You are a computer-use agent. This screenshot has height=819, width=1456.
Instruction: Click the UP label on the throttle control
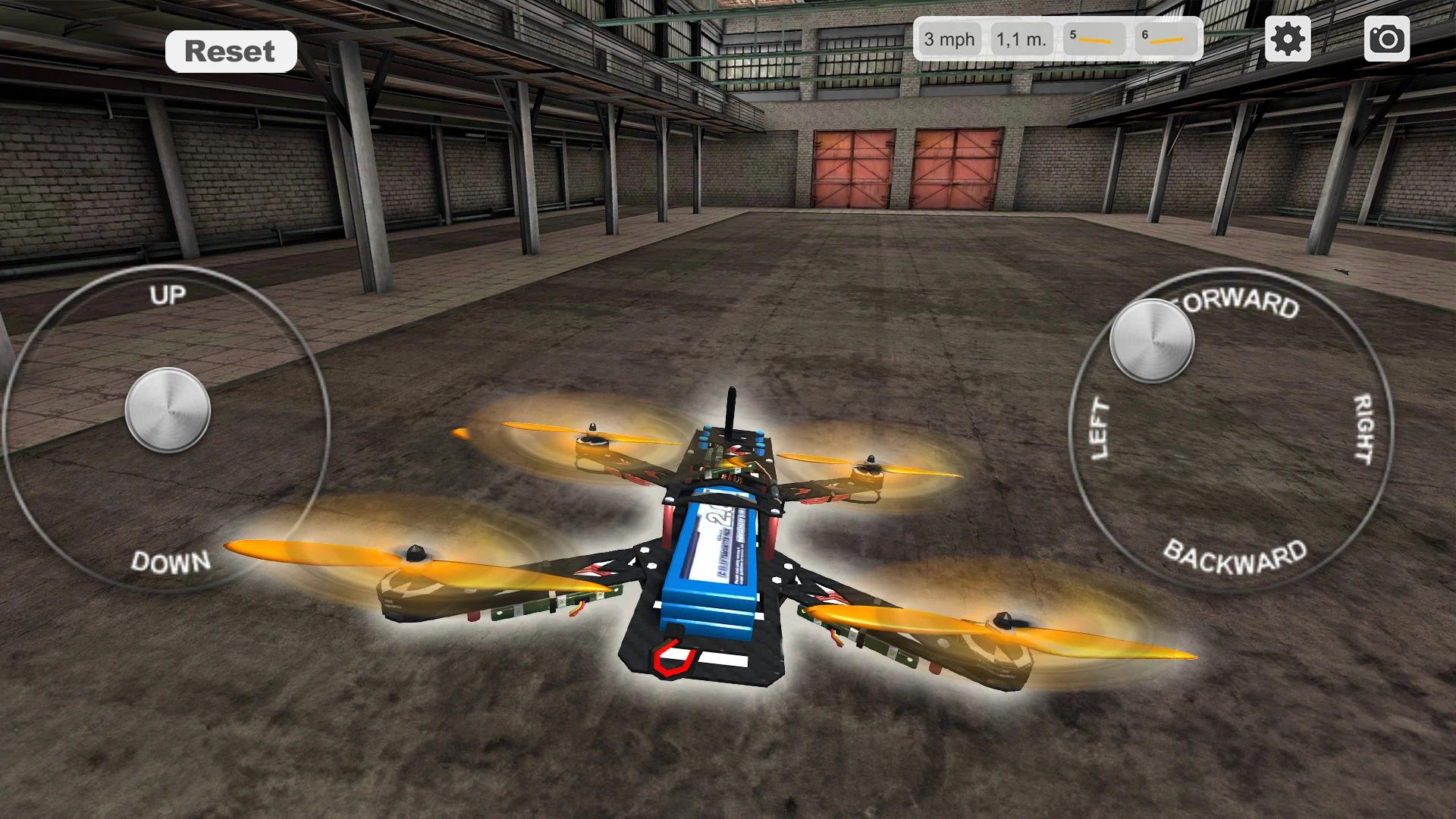(x=168, y=297)
